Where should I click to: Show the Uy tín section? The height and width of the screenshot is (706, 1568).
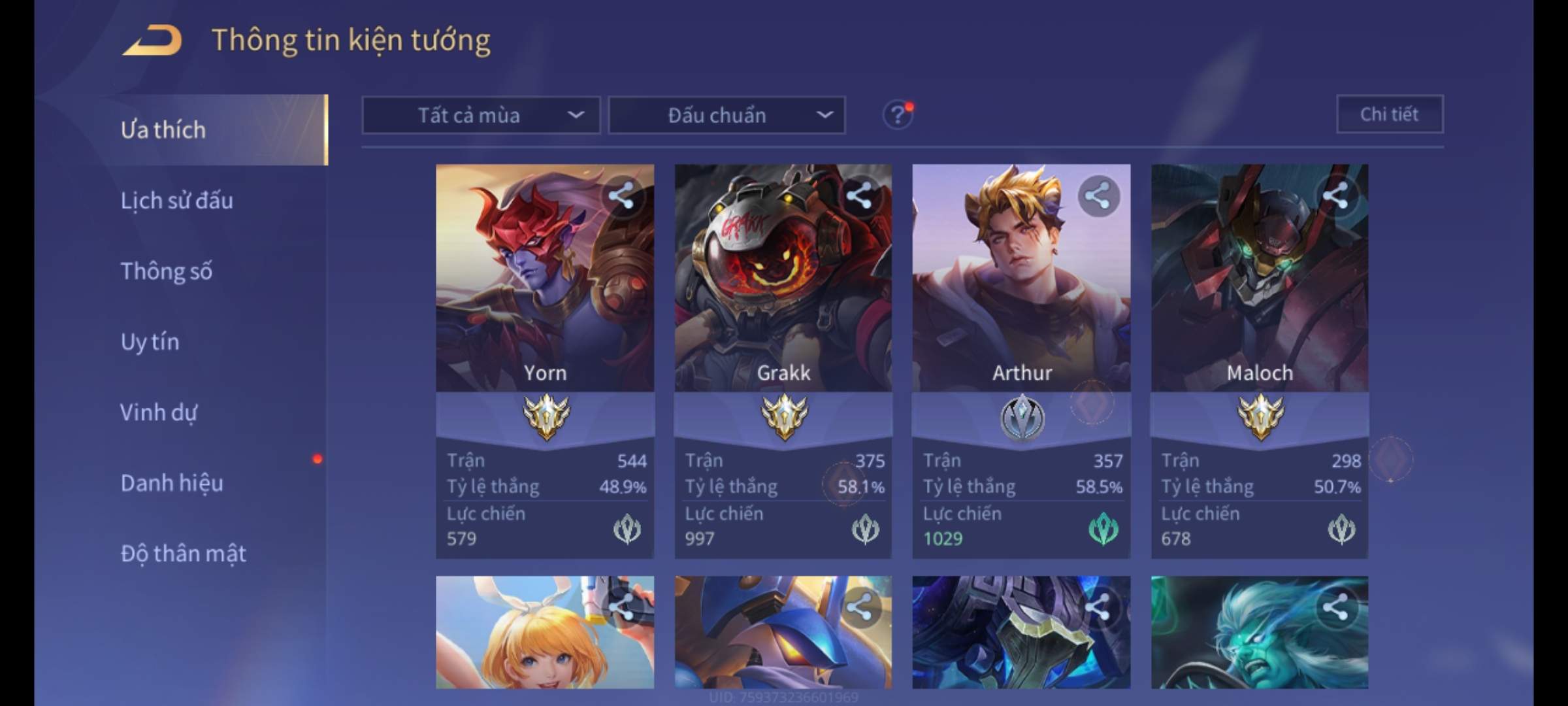150,342
